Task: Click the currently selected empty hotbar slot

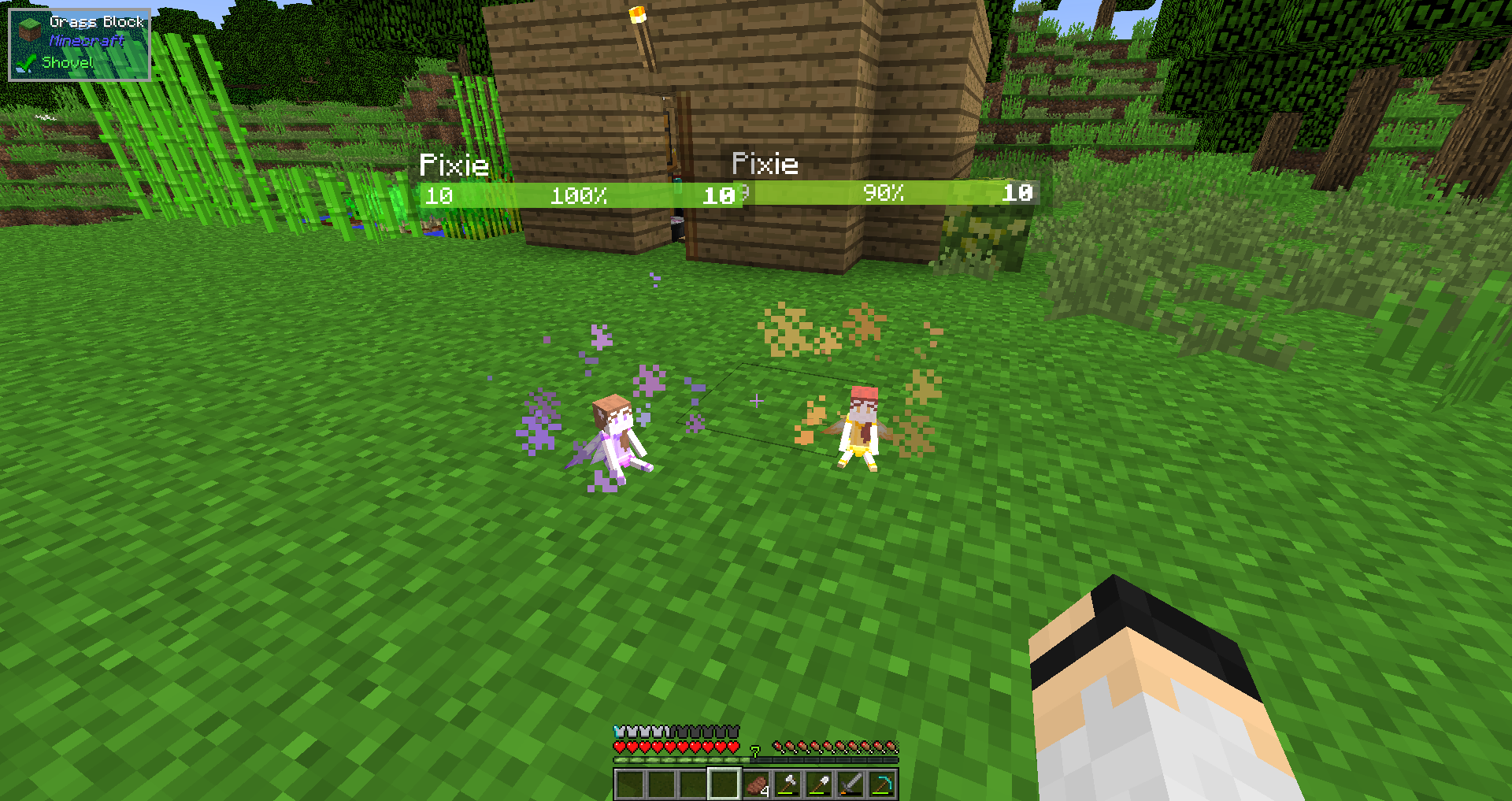Action: coord(724,783)
